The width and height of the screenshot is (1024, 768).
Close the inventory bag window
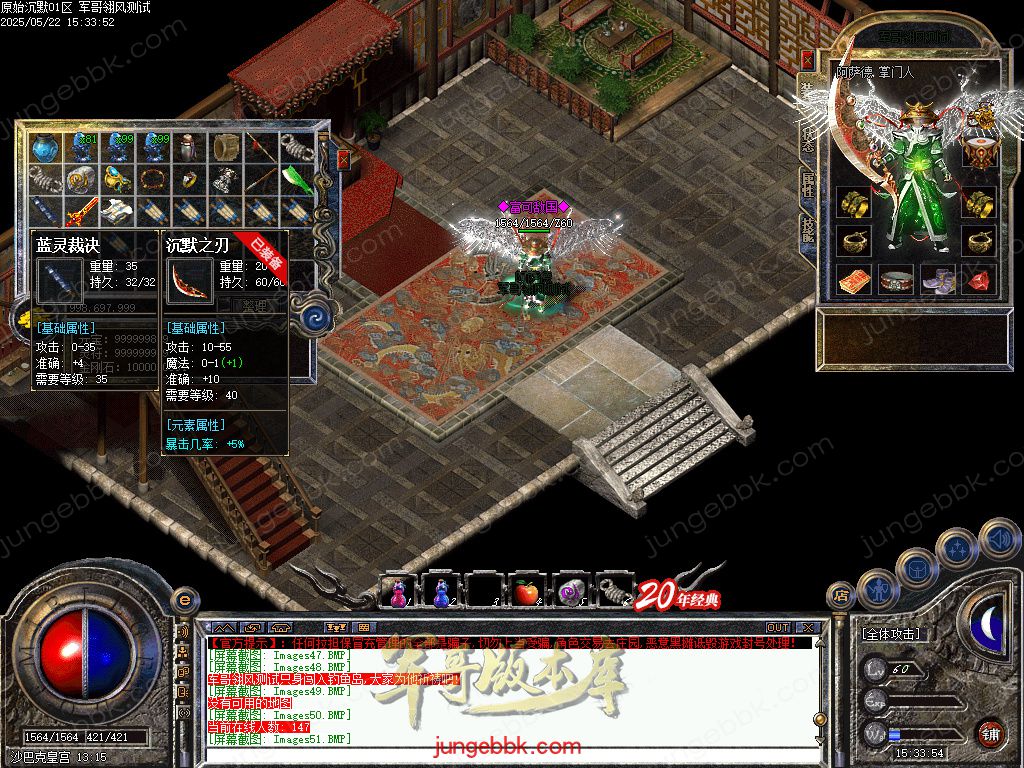tap(344, 159)
